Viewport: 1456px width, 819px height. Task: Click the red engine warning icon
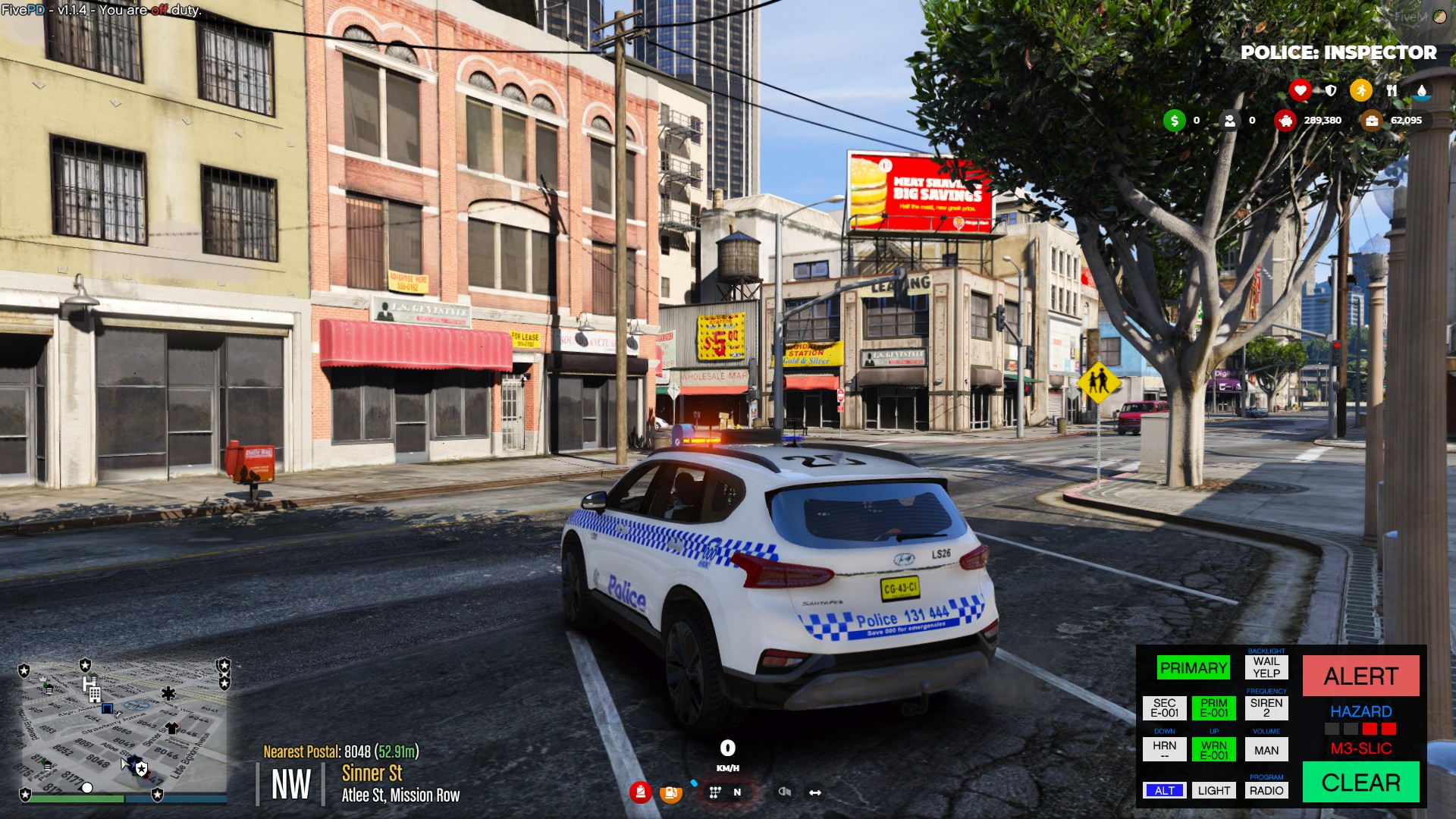point(641,792)
